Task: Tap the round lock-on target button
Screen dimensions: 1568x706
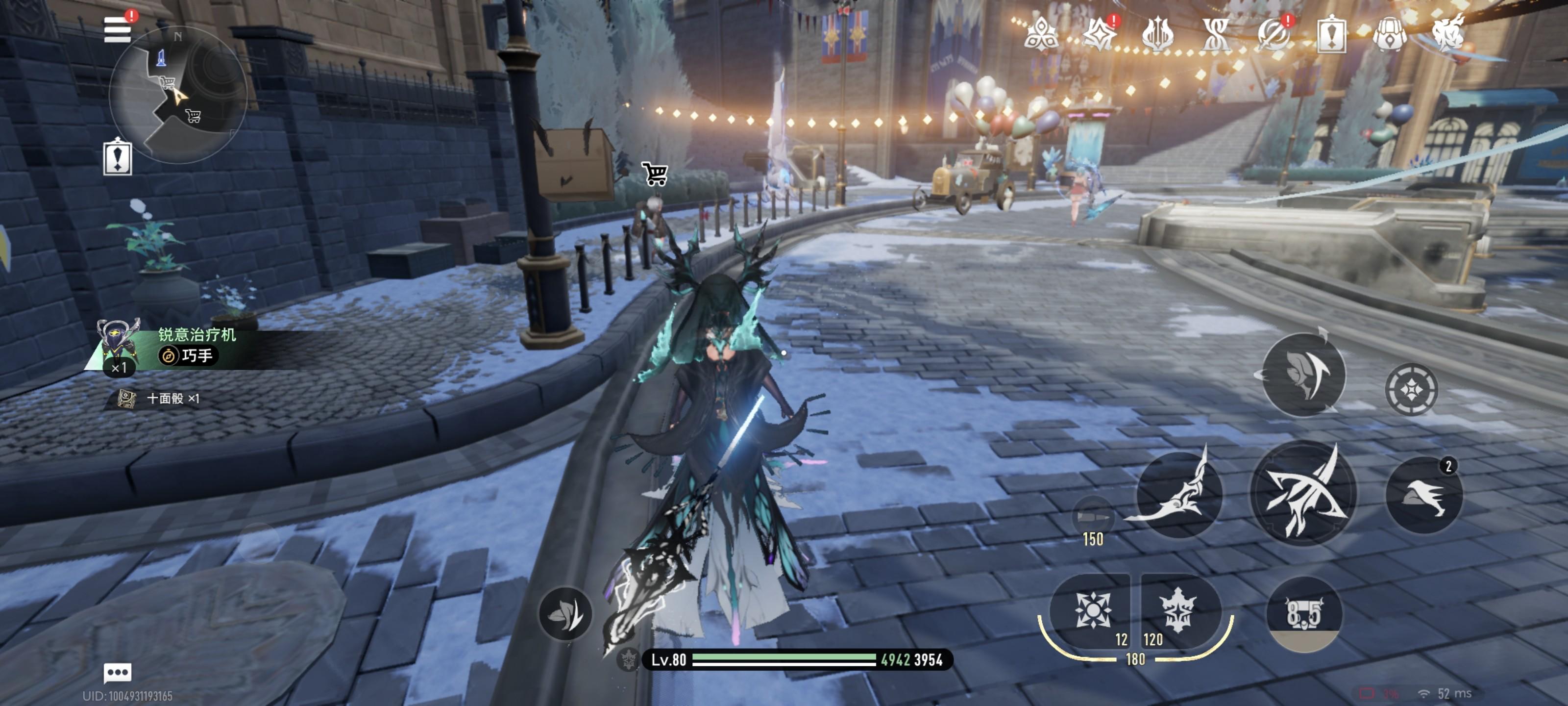Action: coord(1411,389)
